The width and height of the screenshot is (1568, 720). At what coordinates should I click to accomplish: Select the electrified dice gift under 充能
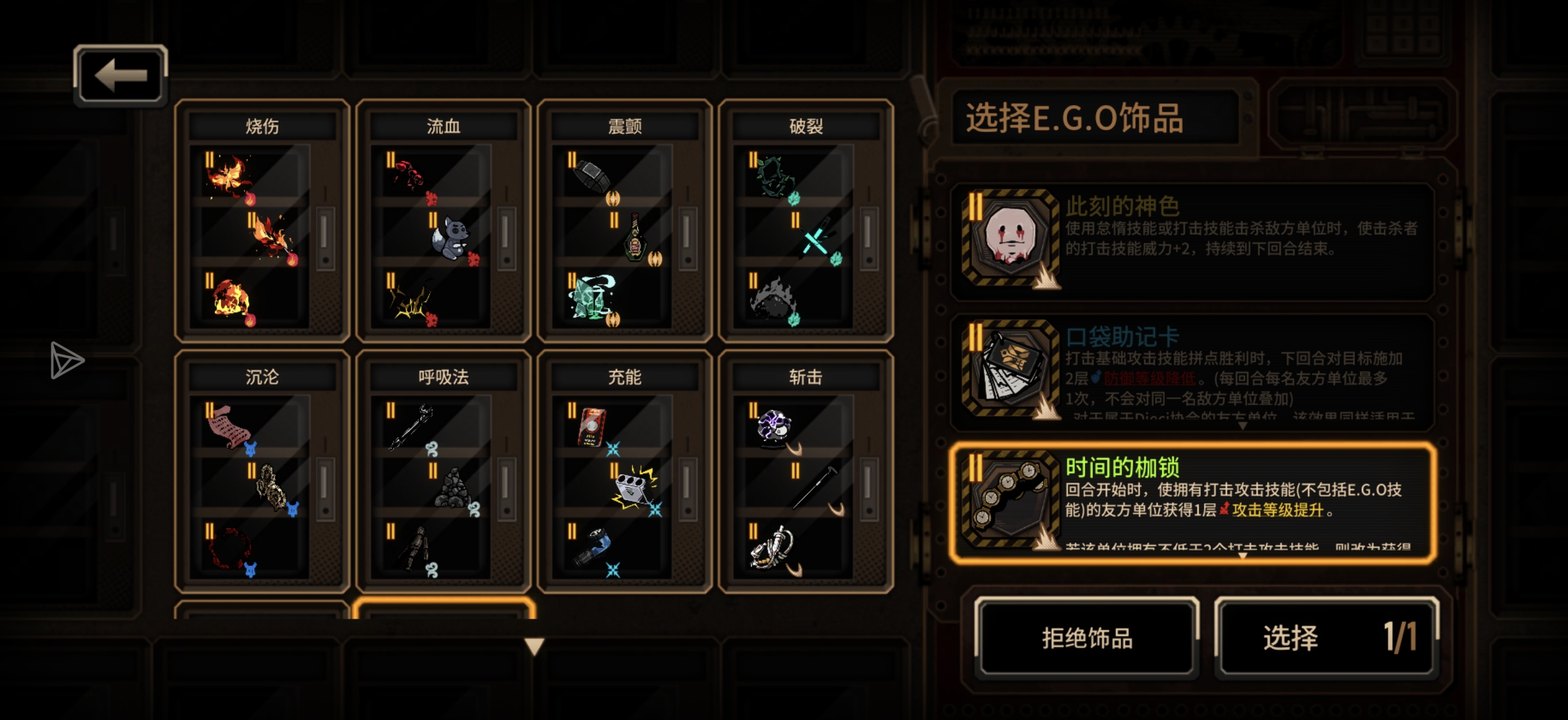[x=632, y=488]
